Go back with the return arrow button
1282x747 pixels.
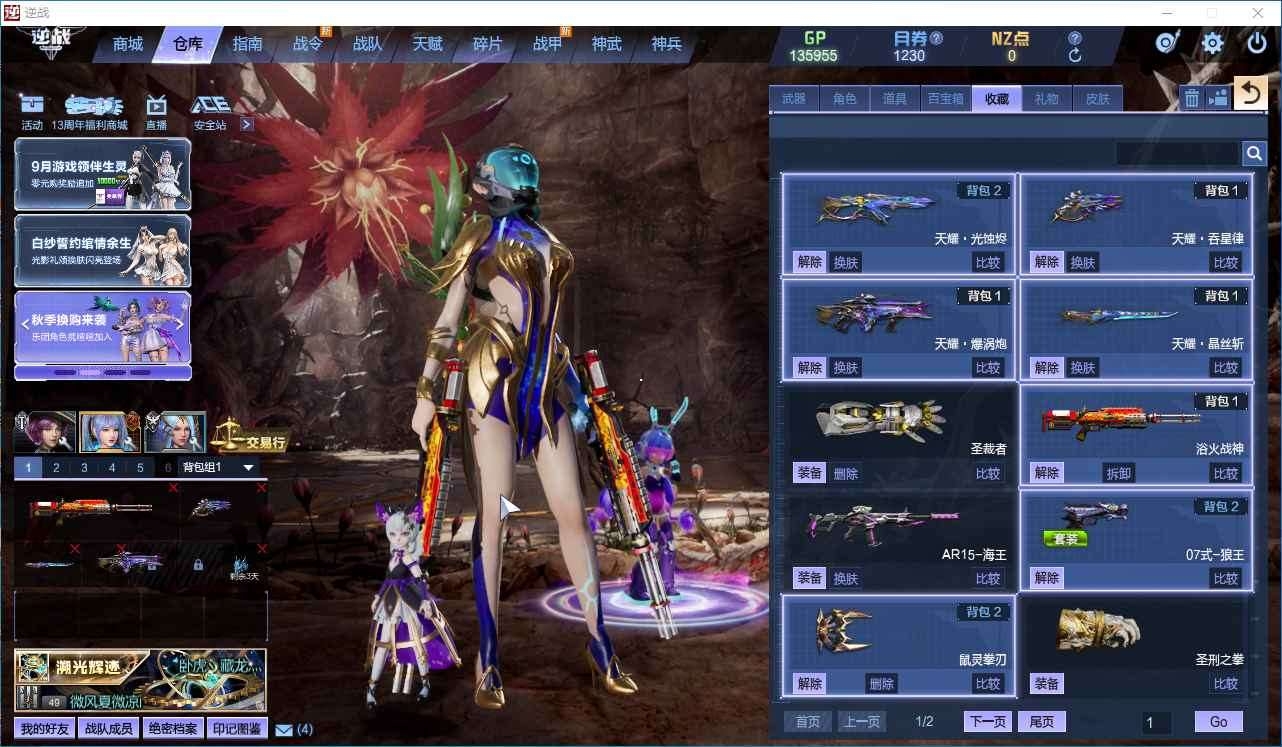click(x=1249, y=94)
